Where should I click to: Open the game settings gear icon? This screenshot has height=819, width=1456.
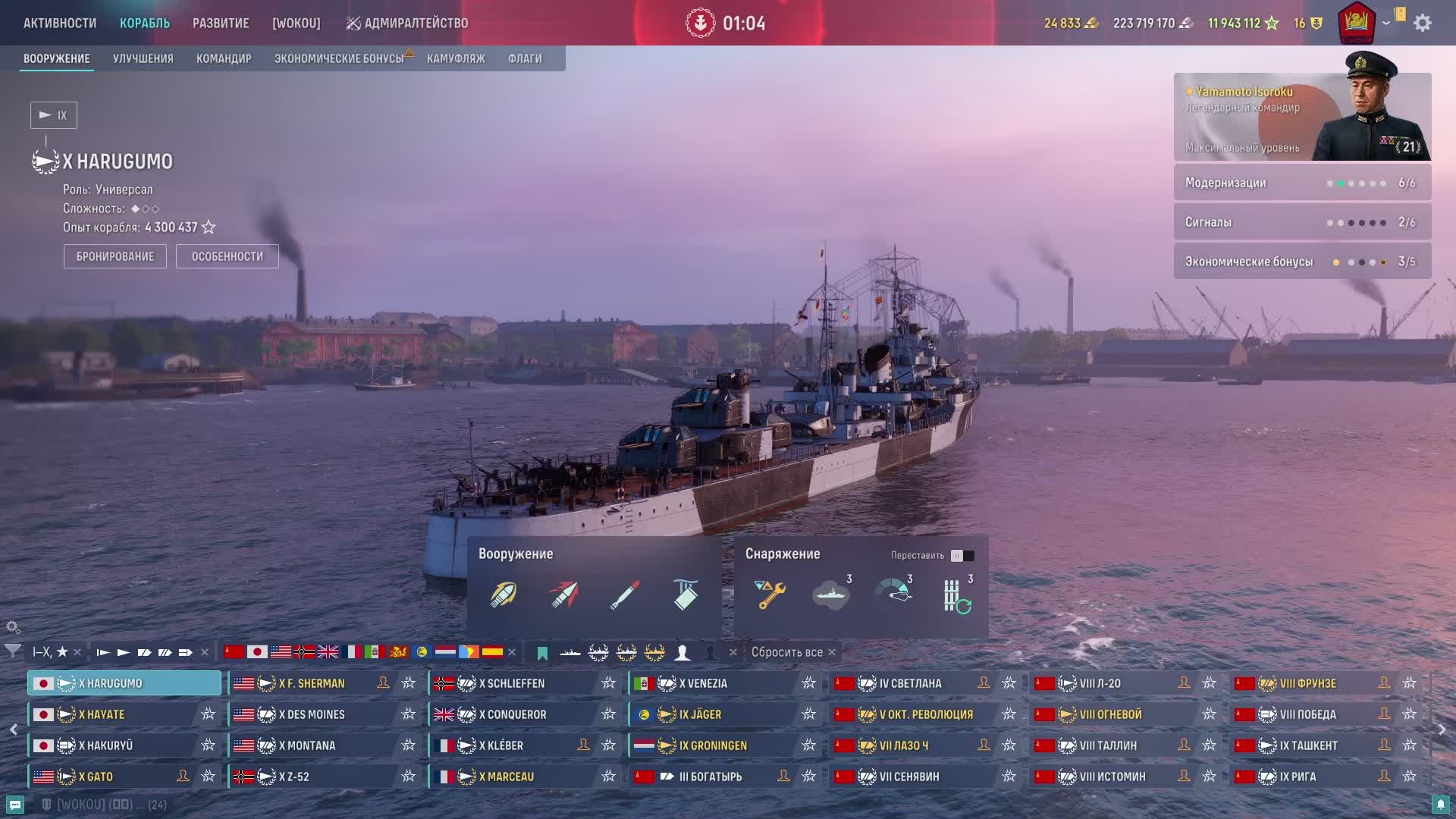(1423, 24)
